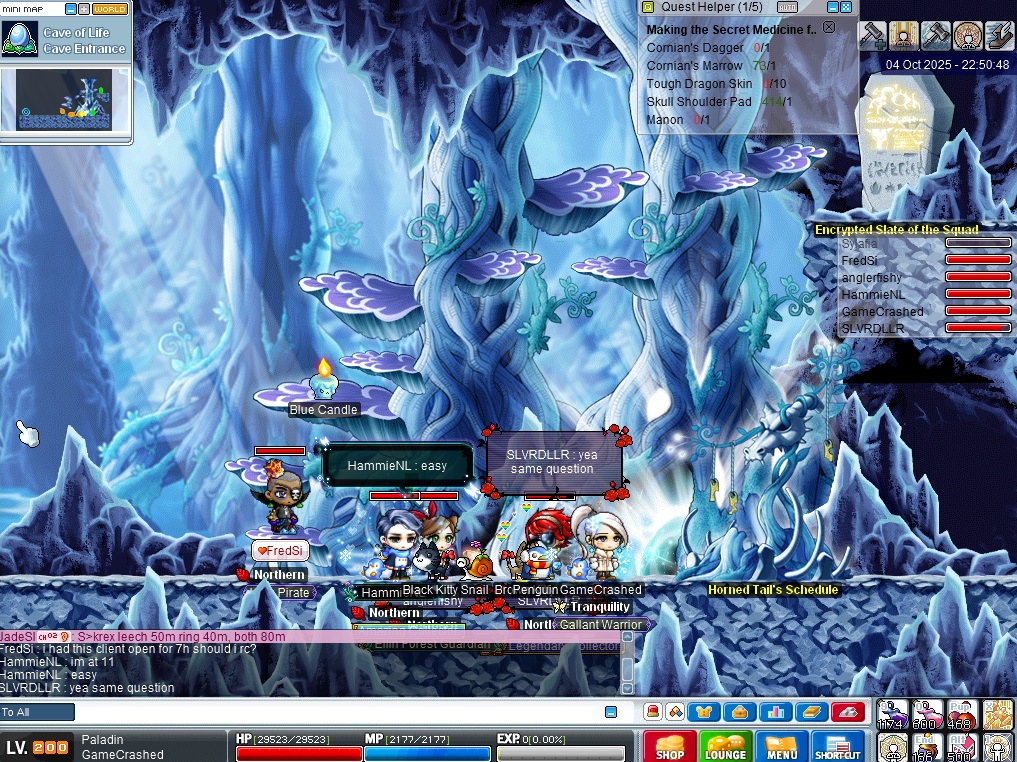Viewport: 1017px width, 762px height.
Task: Click the winged boot buff icon
Action: tap(999, 36)
